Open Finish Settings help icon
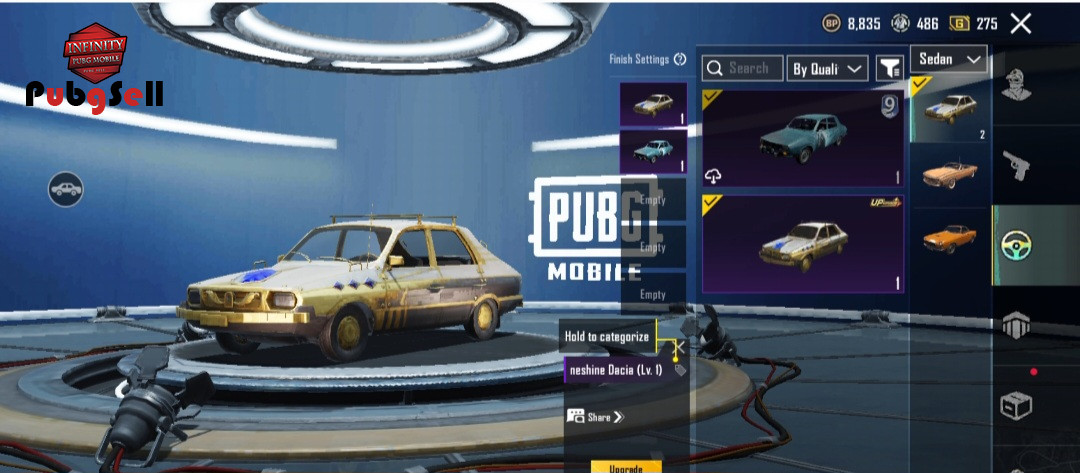The image size is (1080, 473). 680,60
